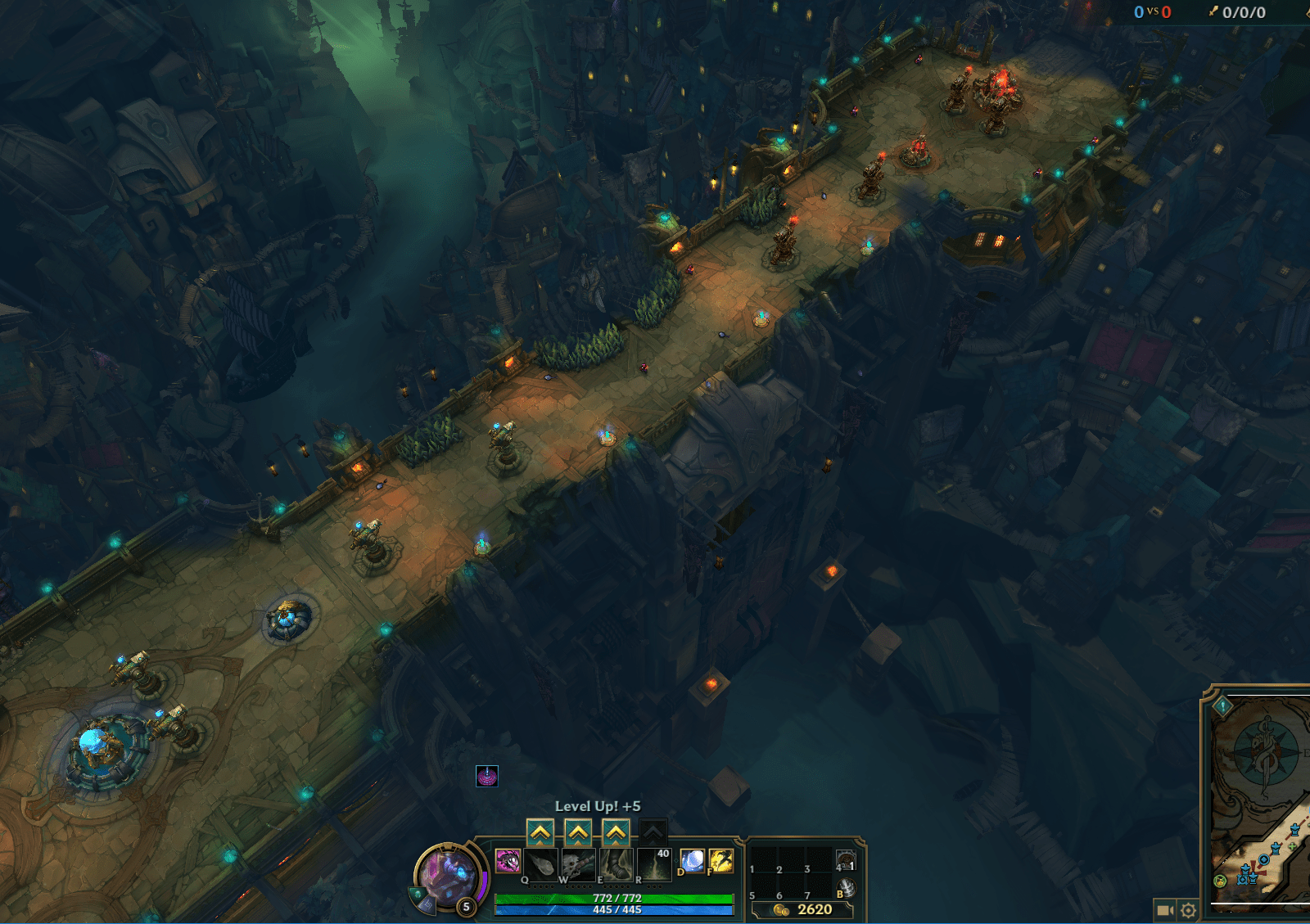Click the trinket icon in slot 4
Image resolution: width=1310 pixels, height=924 pixels.
[x=847, y=859]
